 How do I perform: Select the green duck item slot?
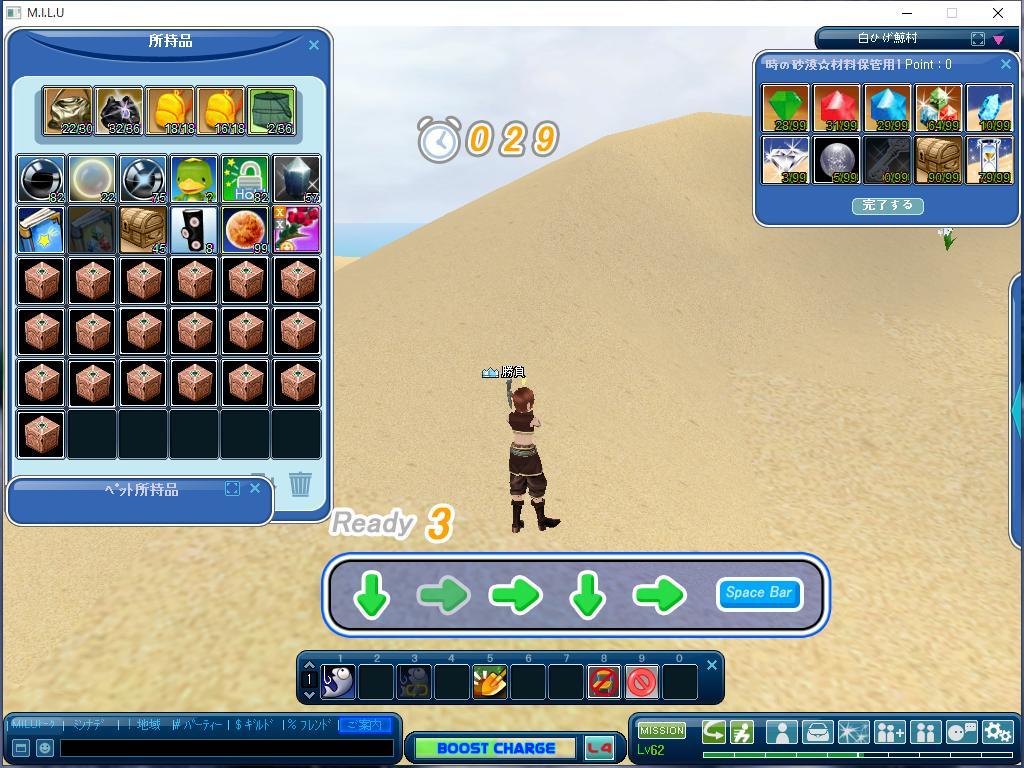(194, 180)
